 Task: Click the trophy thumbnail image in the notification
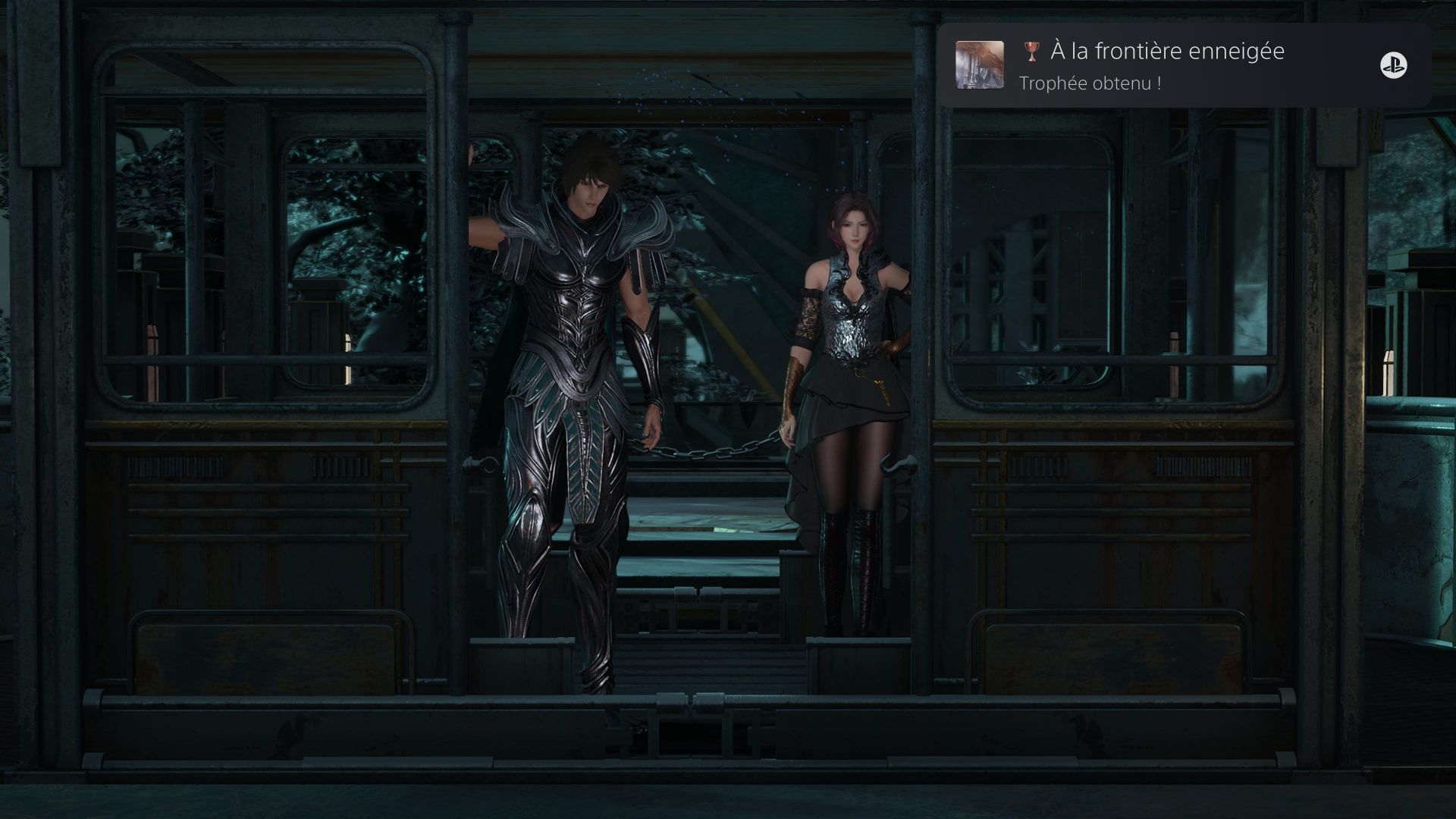point(979,65)
